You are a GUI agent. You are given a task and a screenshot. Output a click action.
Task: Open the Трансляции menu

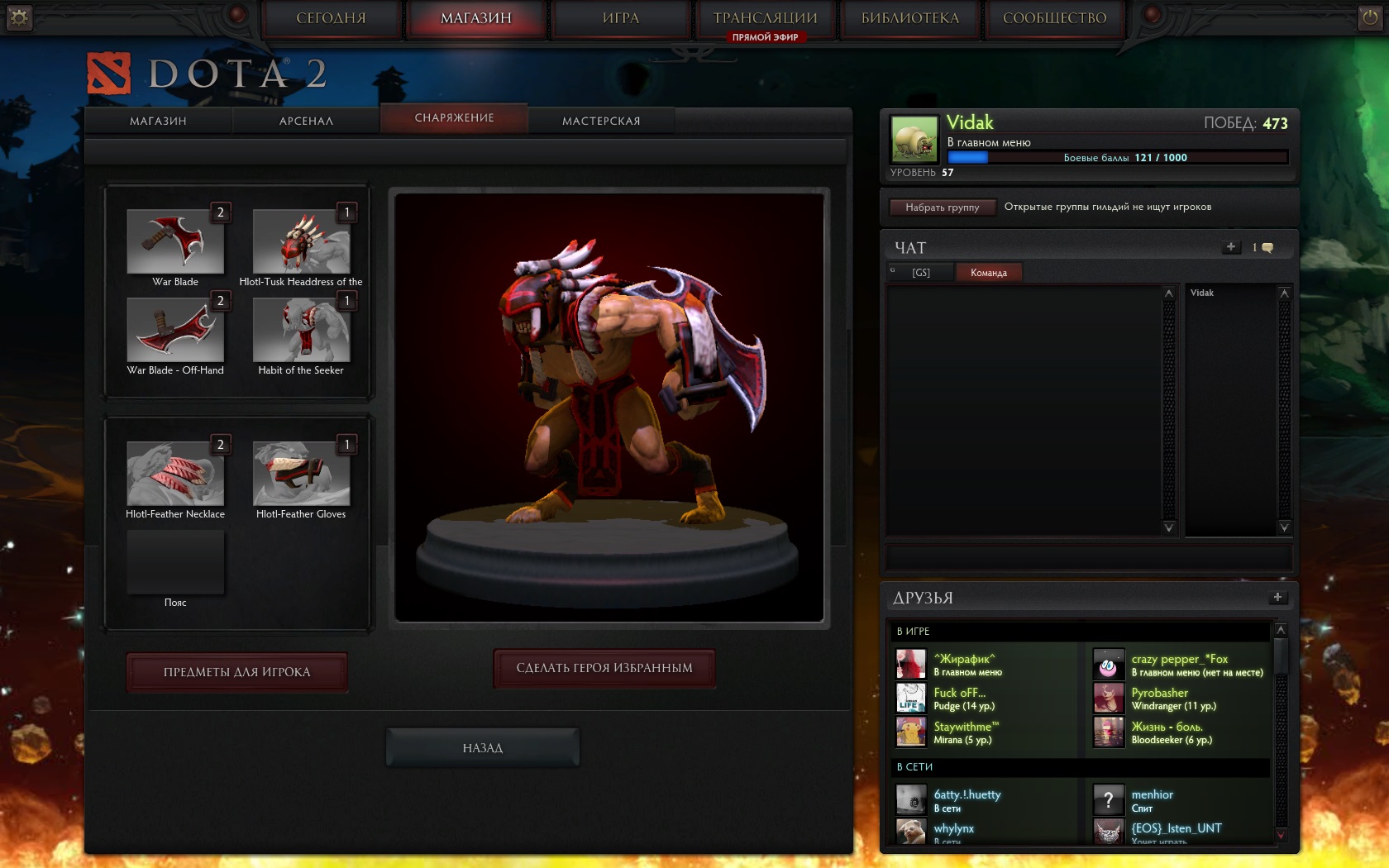click(x=765, y=18)
